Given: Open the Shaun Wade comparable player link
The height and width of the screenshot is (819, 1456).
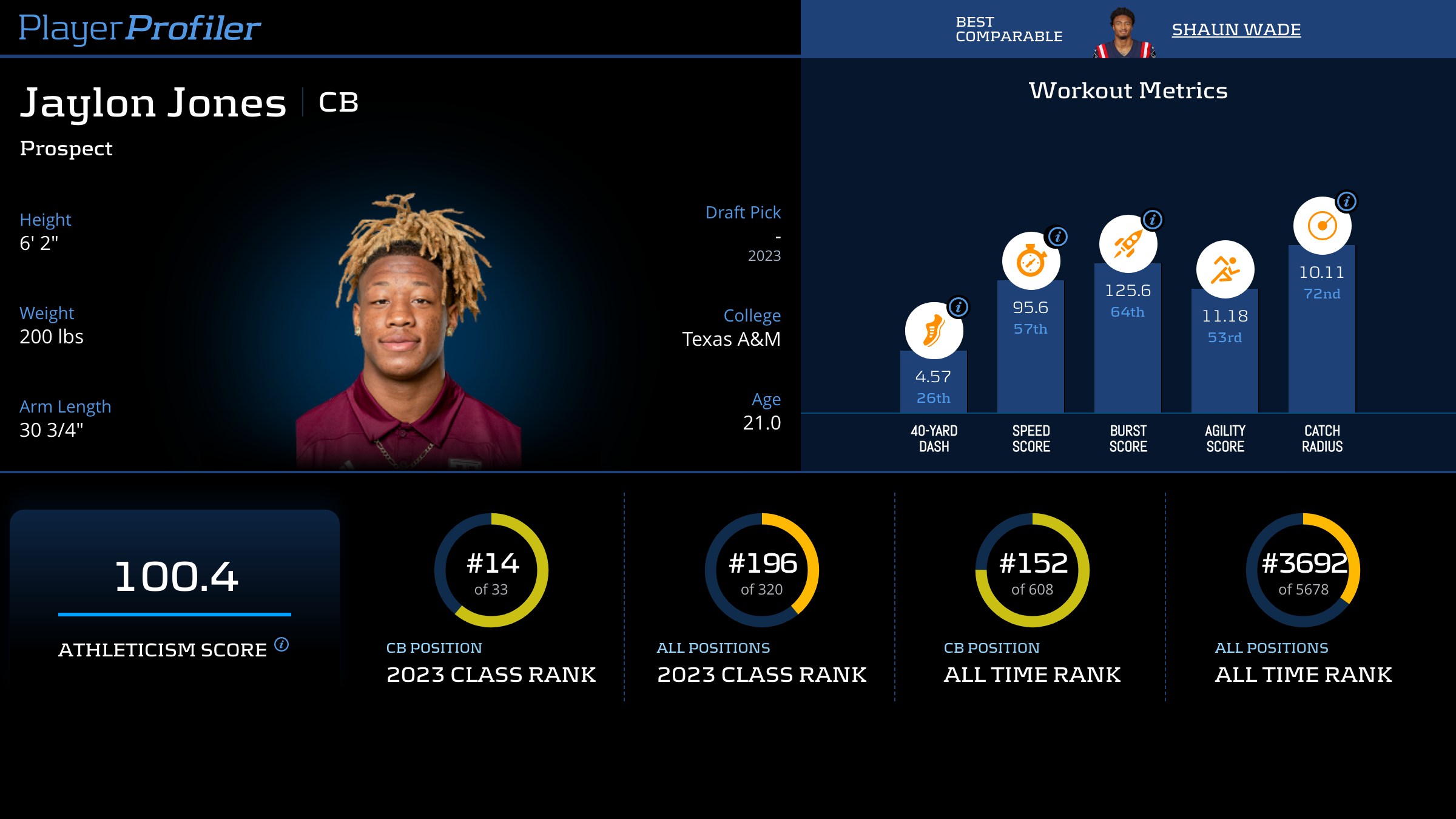Looking at the screenshot, I should 1236,29.
